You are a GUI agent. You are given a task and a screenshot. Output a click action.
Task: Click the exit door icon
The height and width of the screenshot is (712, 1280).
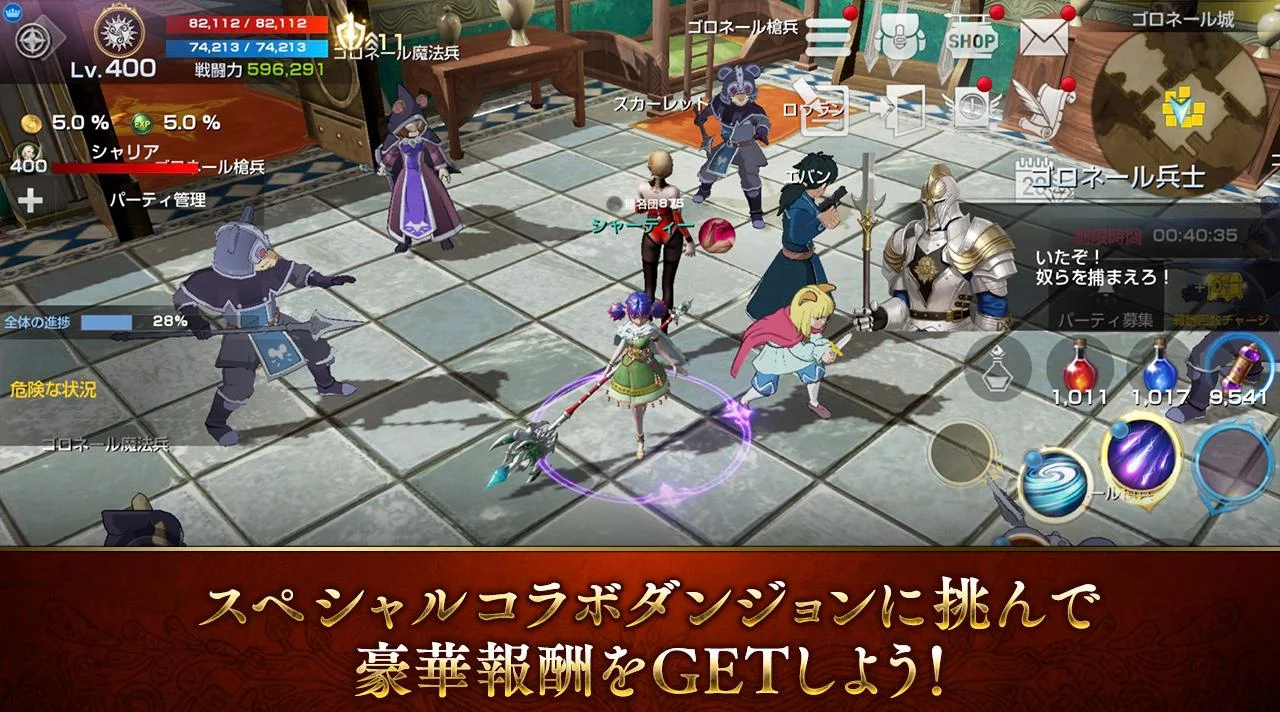click(899, 108)
